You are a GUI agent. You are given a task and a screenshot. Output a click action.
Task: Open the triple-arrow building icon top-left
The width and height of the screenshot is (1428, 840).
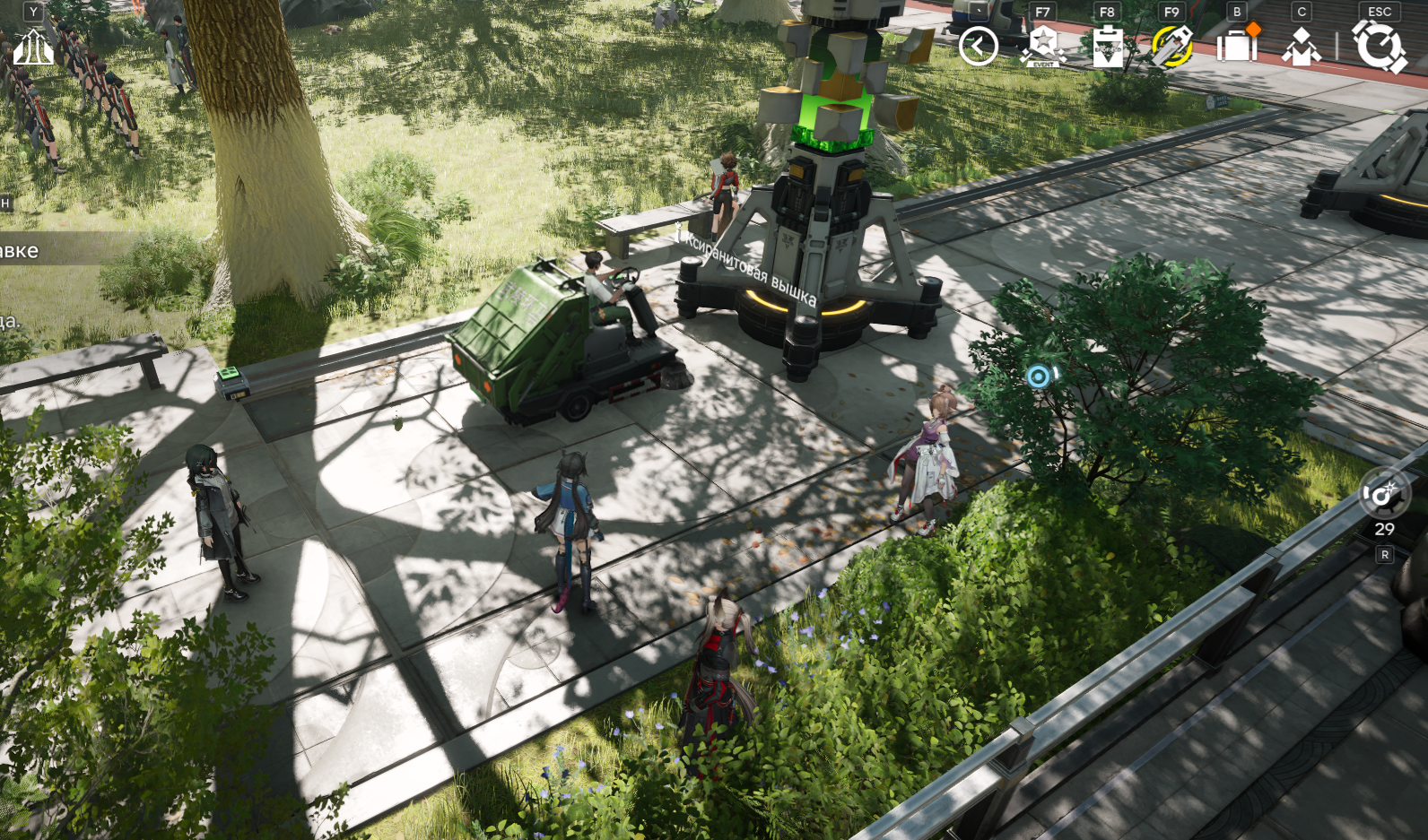tap(33, 47)
